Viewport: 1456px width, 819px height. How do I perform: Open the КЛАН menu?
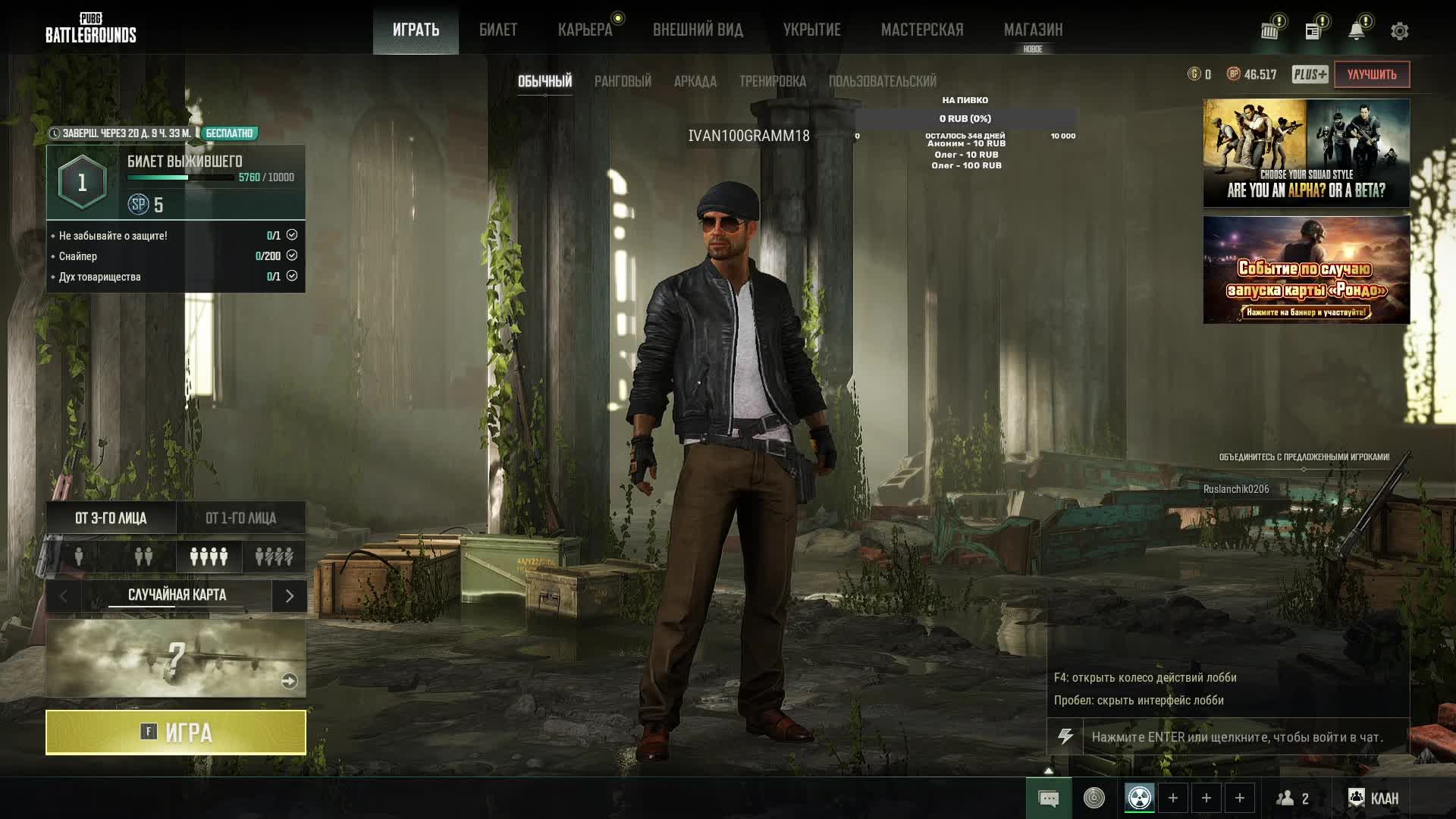1373,798
